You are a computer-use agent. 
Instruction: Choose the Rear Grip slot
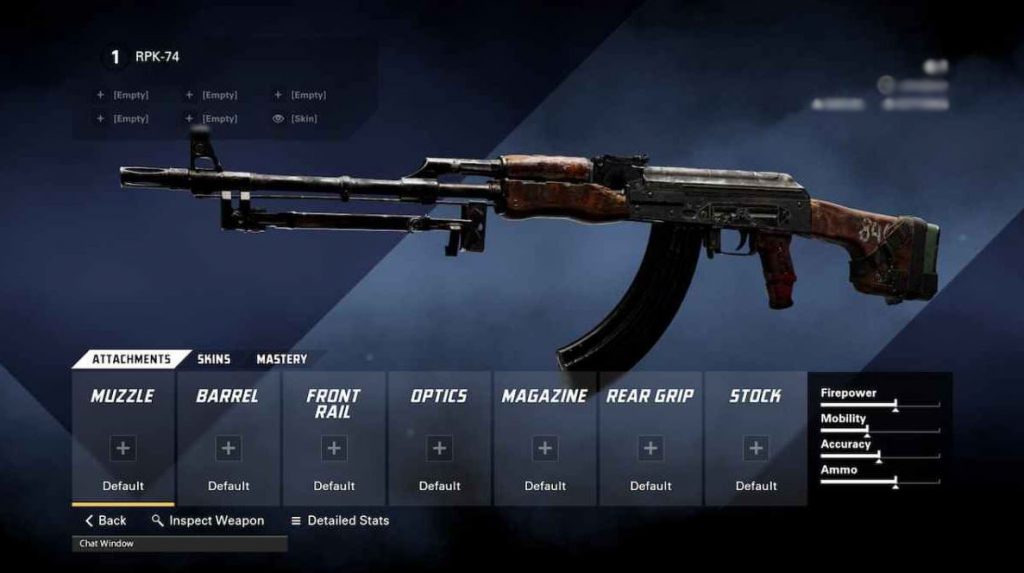pyautogui.click(x=650, y=448)
